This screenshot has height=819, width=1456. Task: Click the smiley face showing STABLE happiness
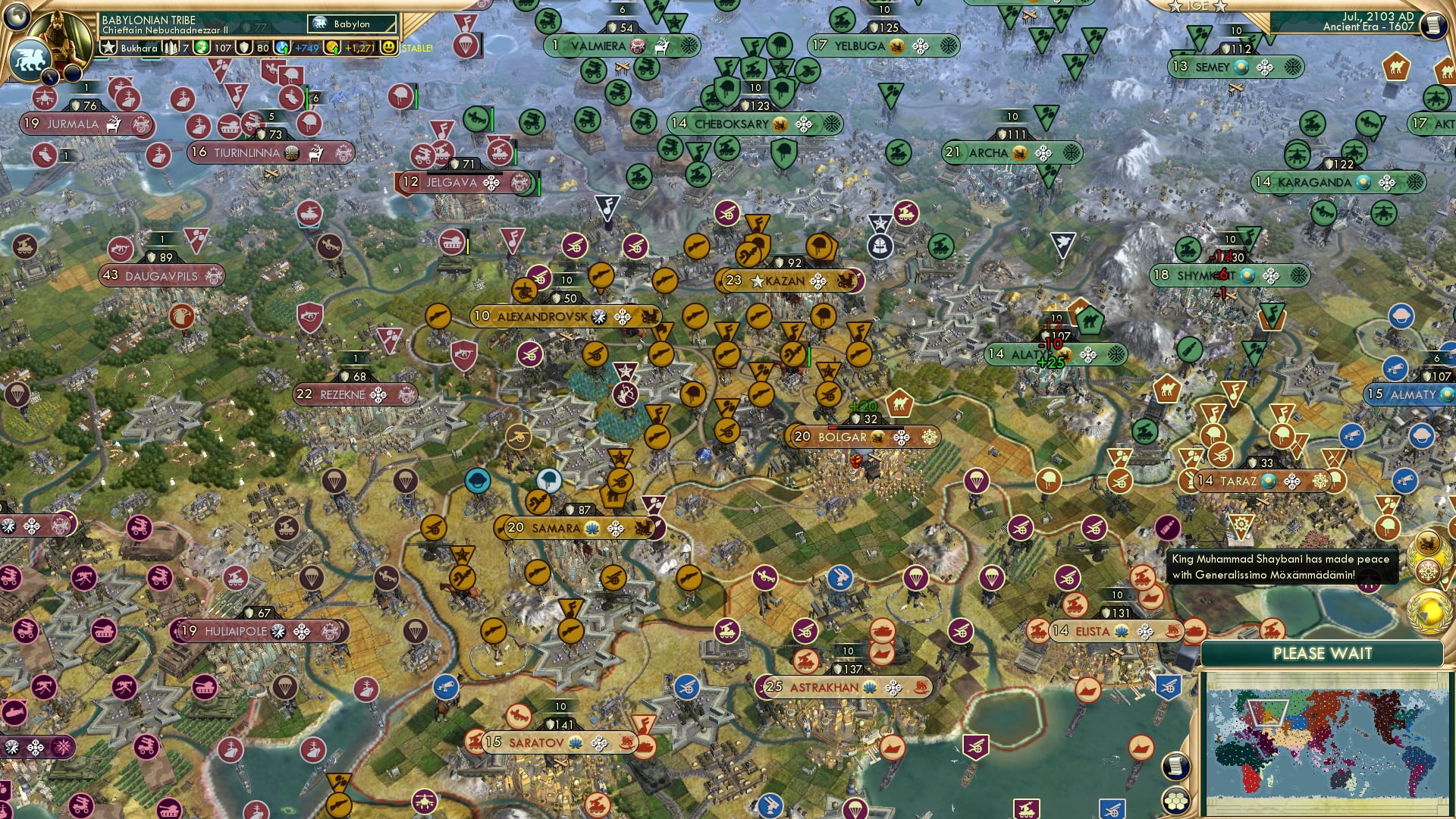[388, 48]
